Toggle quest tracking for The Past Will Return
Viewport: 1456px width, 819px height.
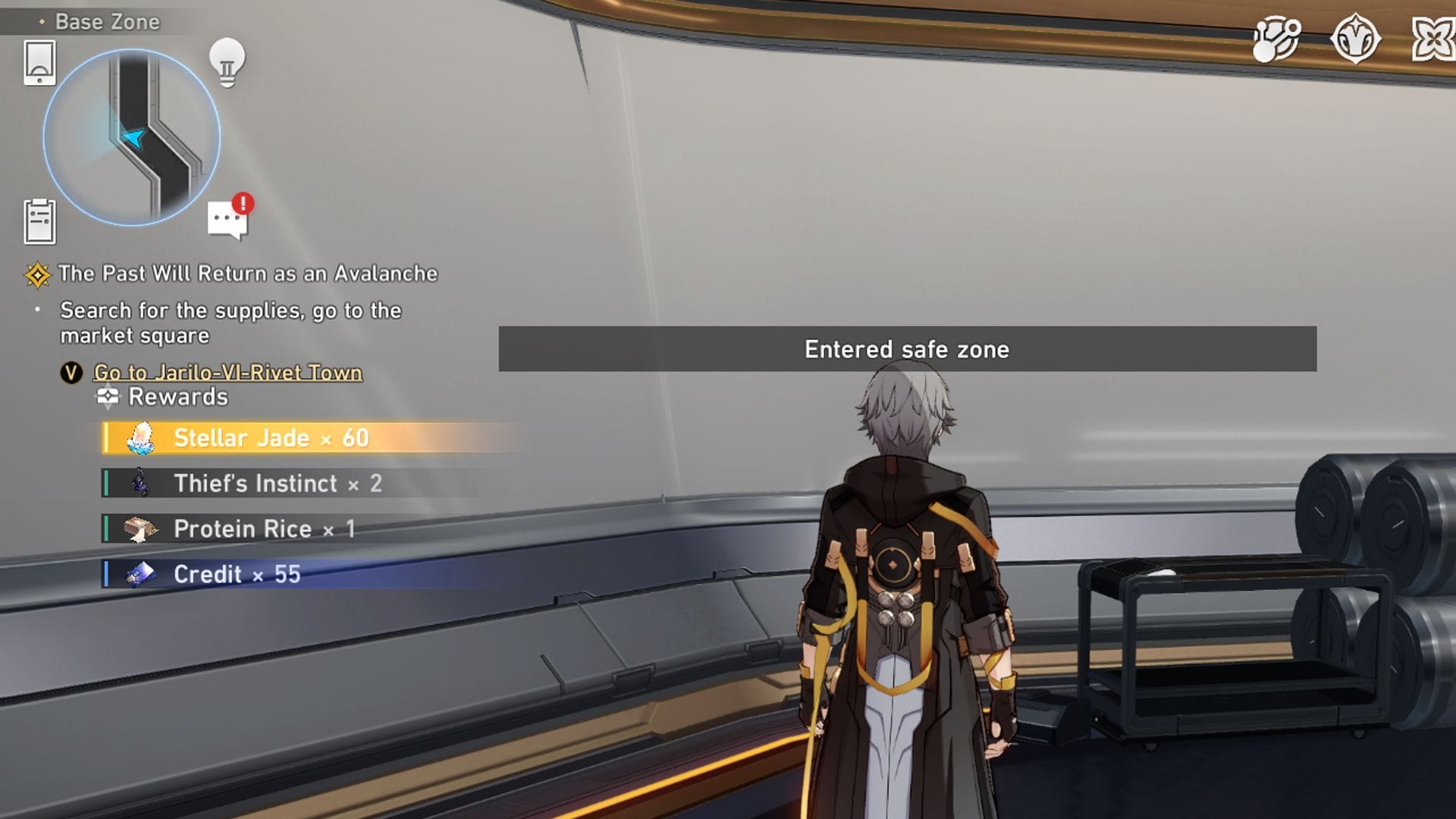pyautogui.click(x=250, y=274)
